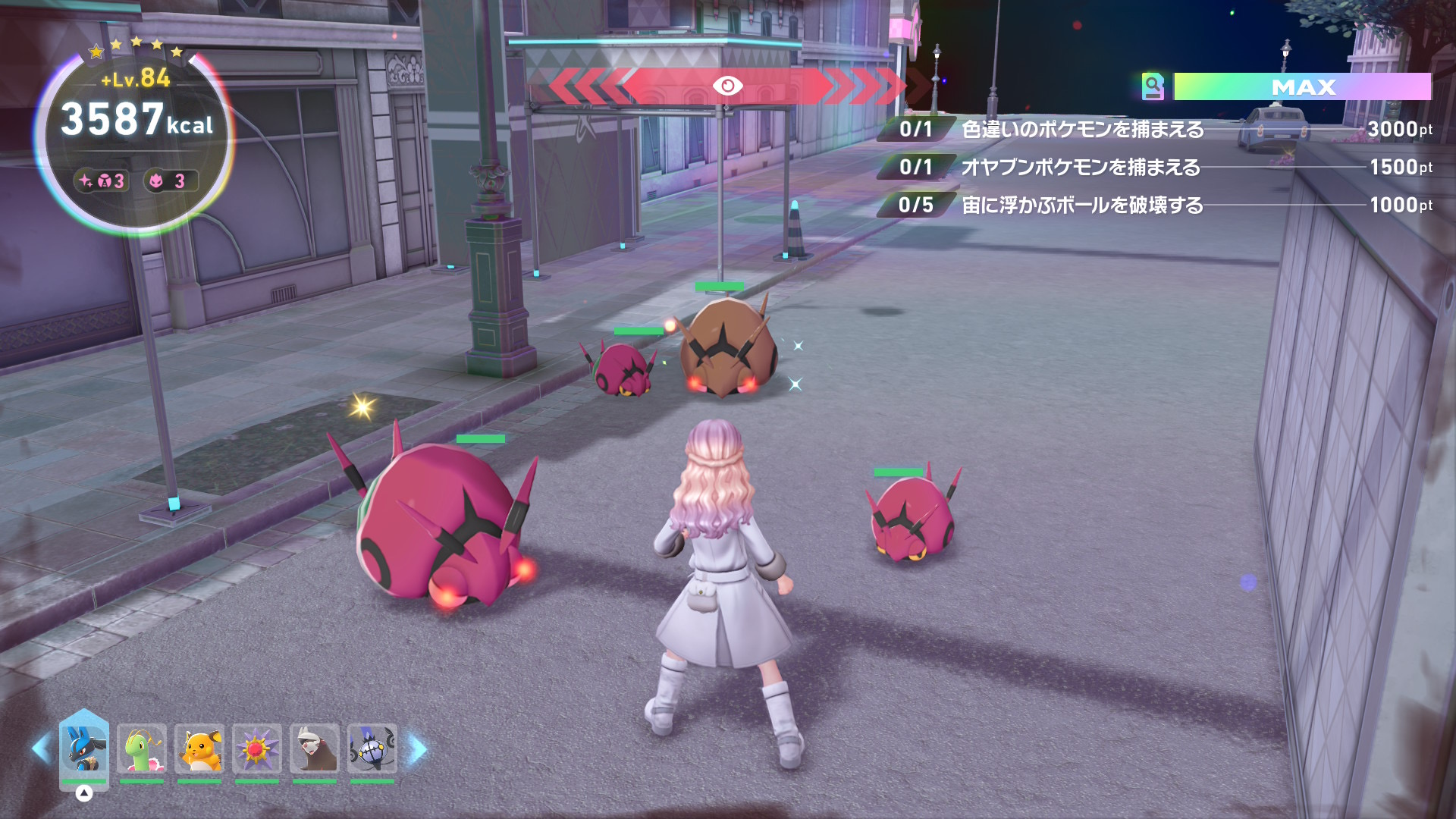The width and height of the screenshot is (1456, 819).
Task: Click the right arrow beside the party bar
Action: pos(418,749)
